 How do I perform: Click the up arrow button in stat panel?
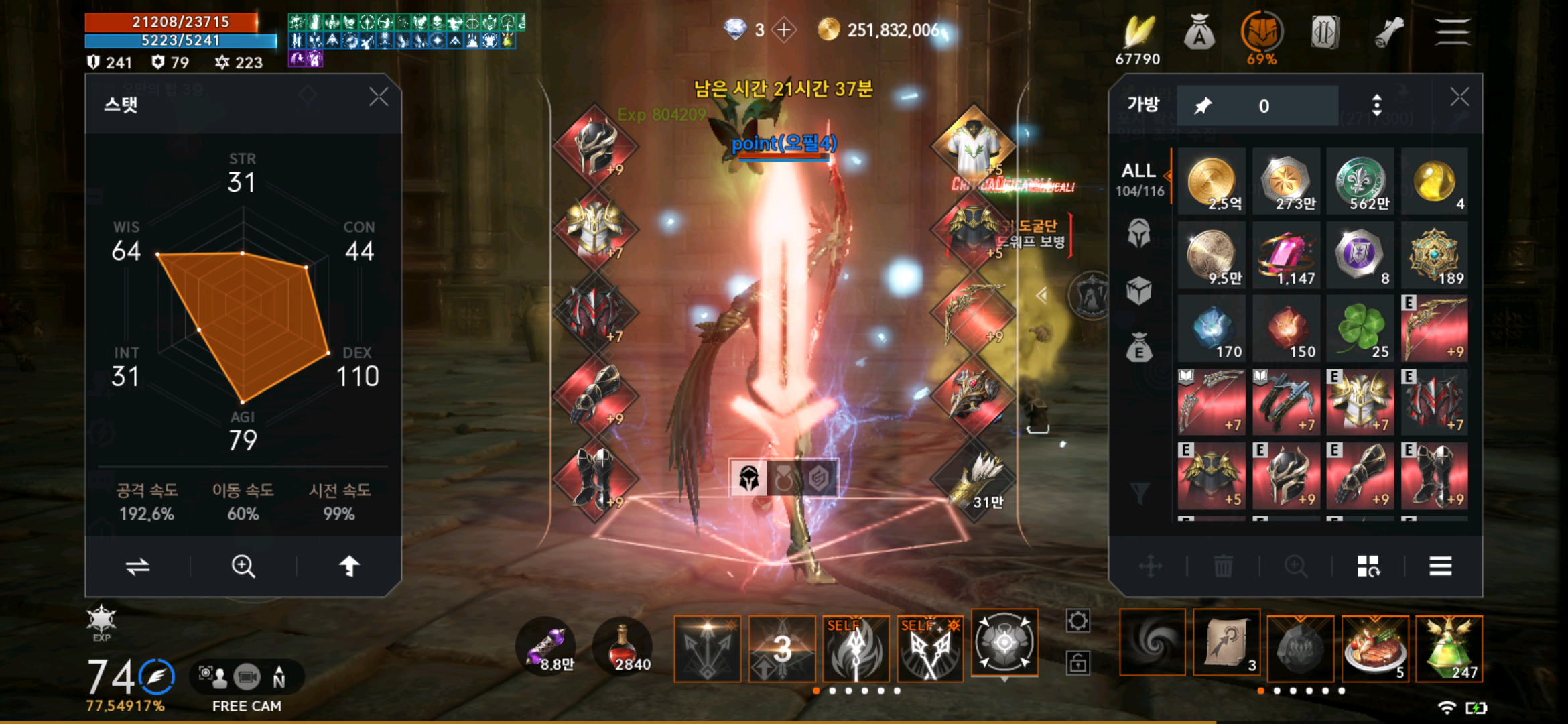tap(349, 566)
